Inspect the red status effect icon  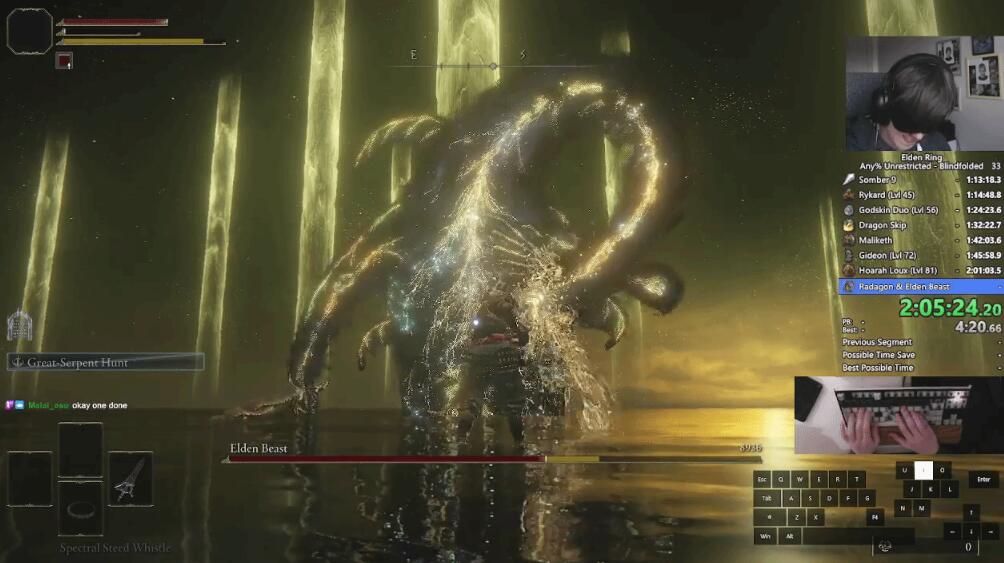[x=64, y=61]
